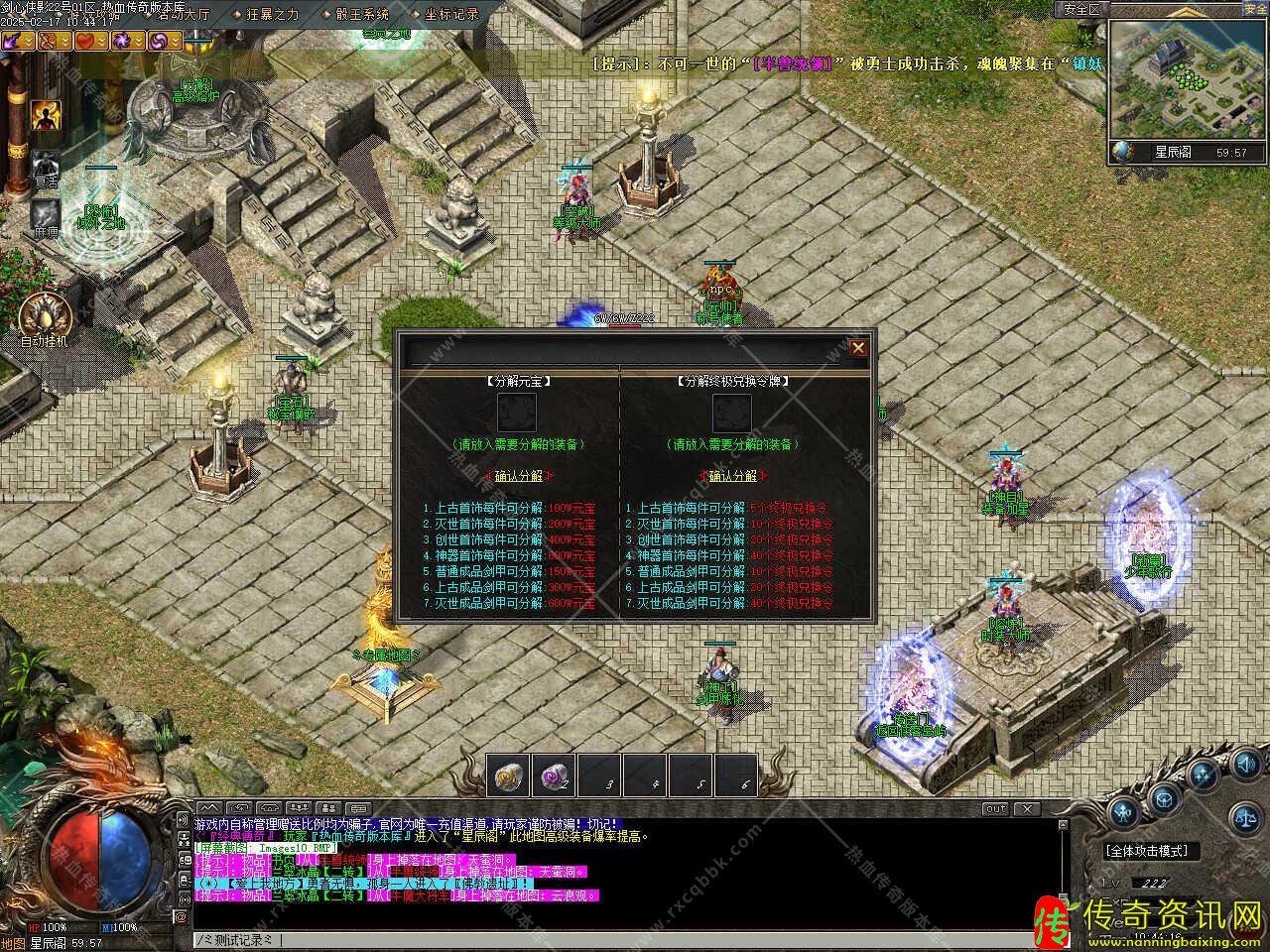Use the purple scroll in hotbar slot 2
Viewport: 1270px width, 952px height.
pos(554,776)
